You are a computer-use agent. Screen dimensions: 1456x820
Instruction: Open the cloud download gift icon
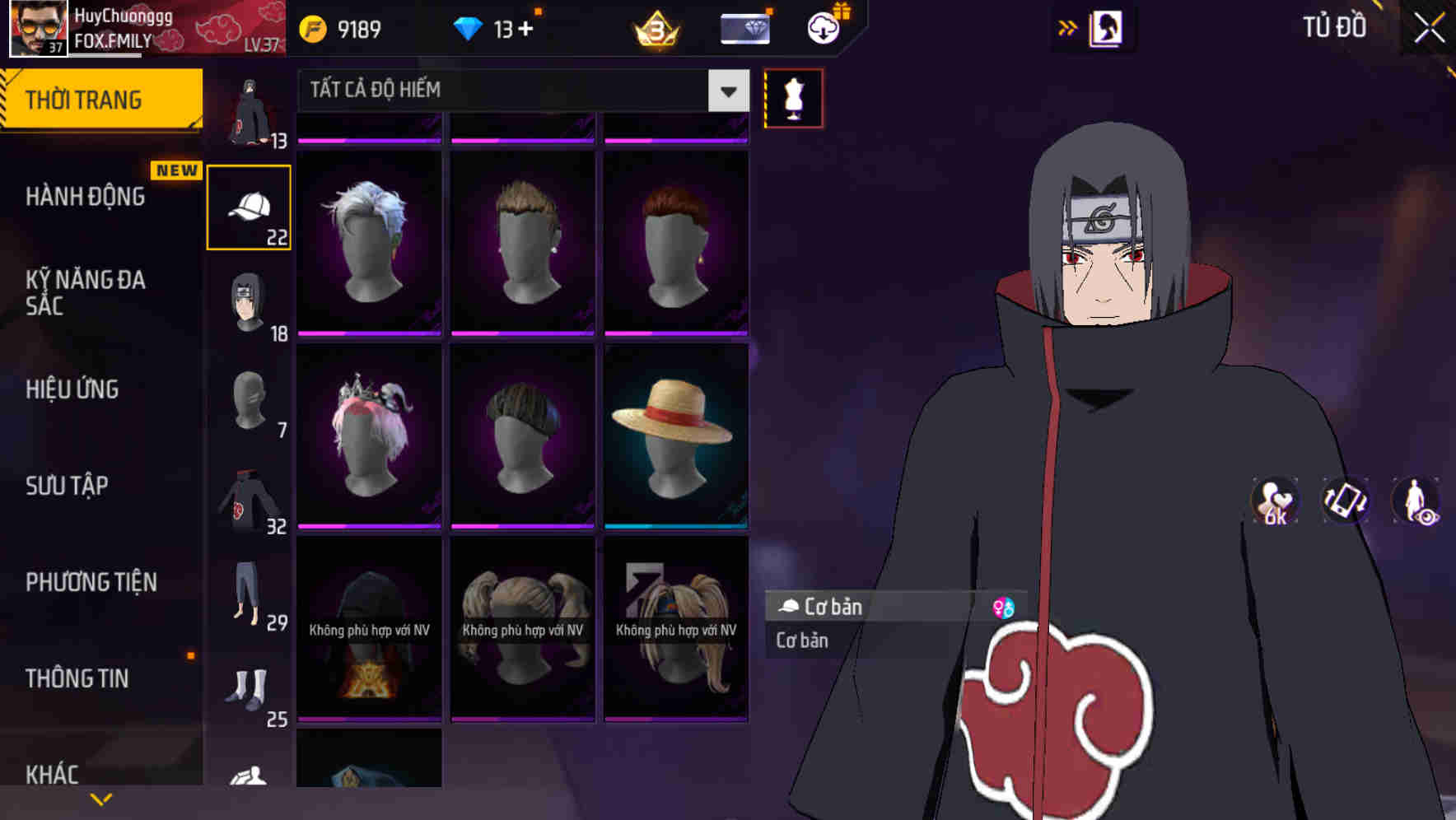(821, 27)
